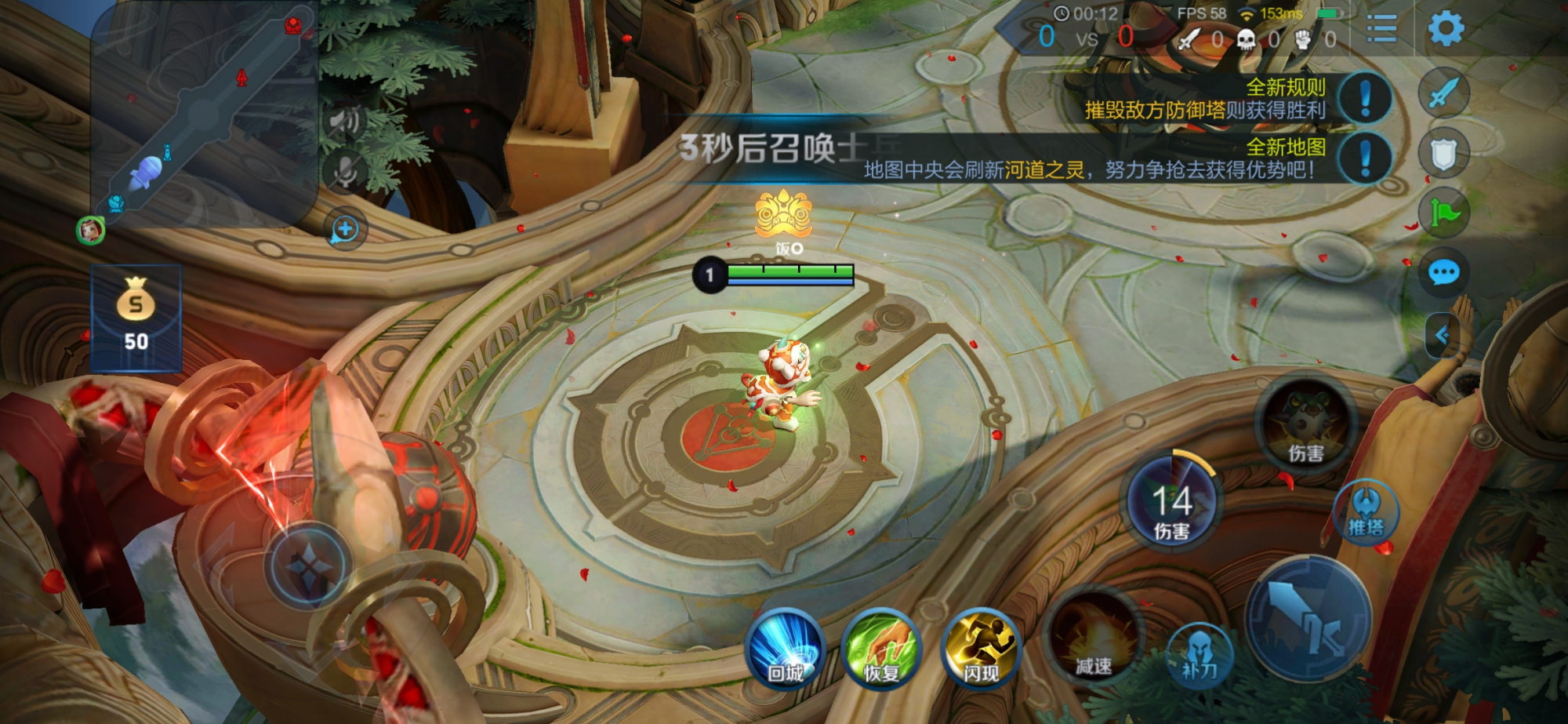This screenshot has width=1568, height=724.
Task: Trigger the basic attack sword button
Action: tap(1308, 620)
